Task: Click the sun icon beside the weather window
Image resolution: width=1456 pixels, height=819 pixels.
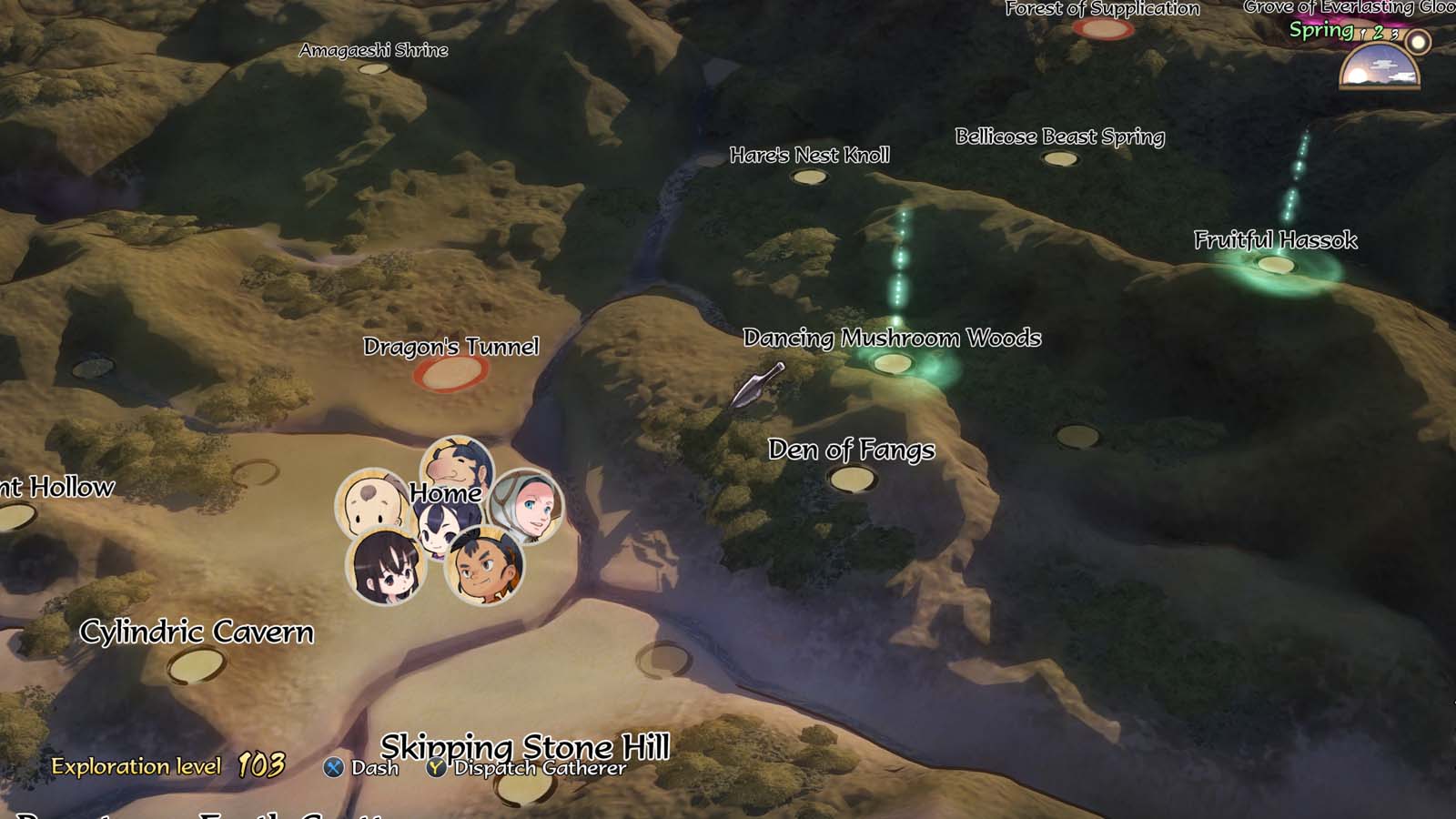Action: point(1416,42)
